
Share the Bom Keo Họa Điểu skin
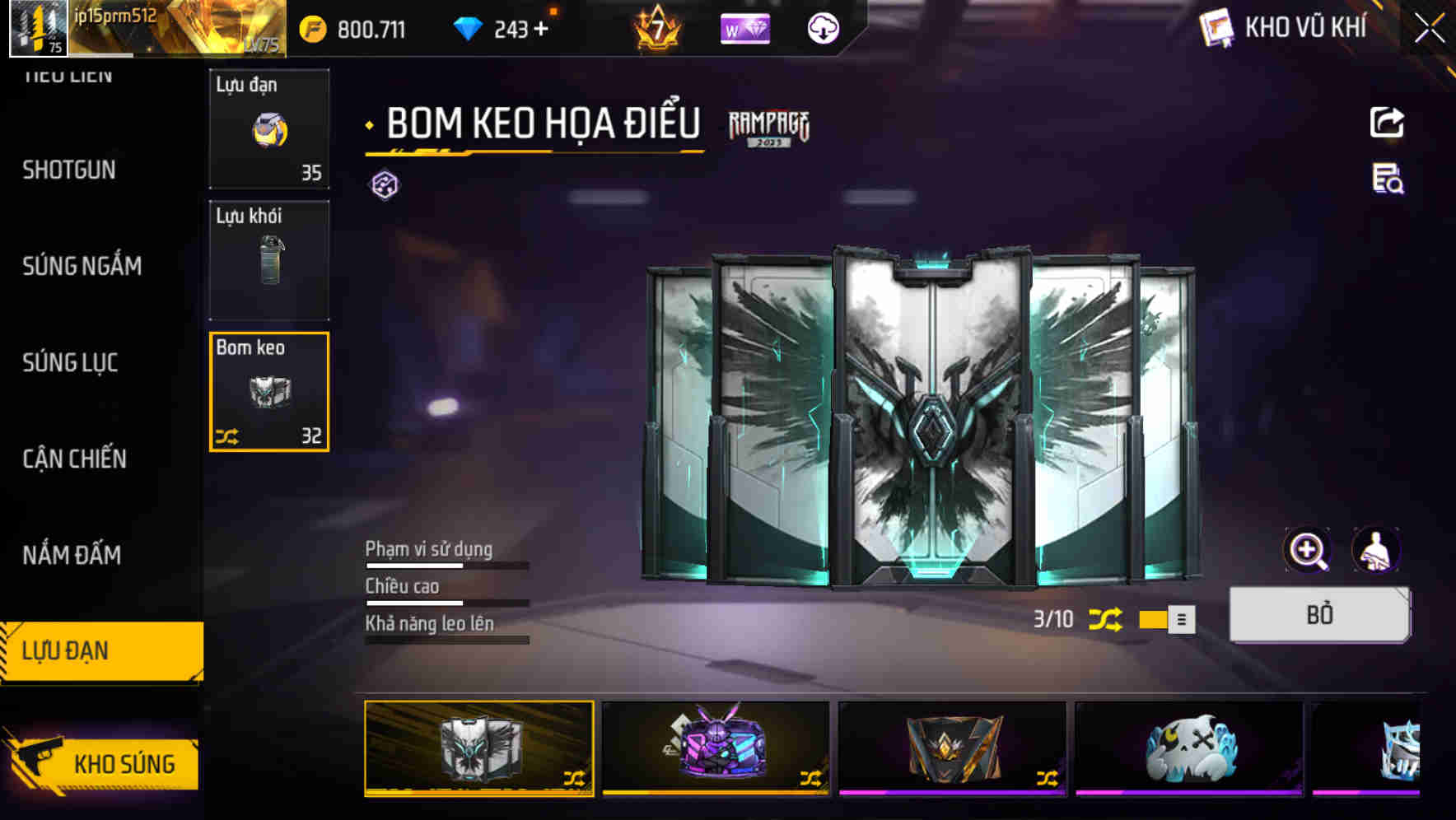tap(1388, 122)
